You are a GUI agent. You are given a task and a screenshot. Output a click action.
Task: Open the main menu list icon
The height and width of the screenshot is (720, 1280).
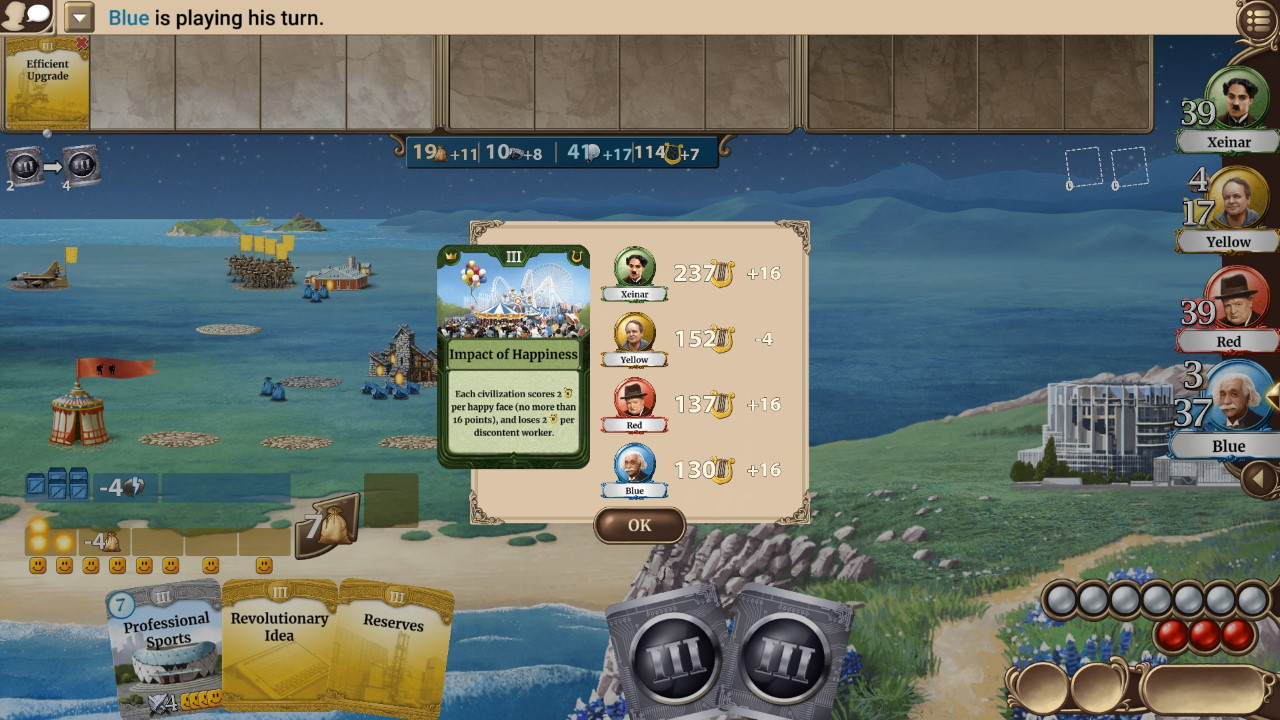[1258, 19]
